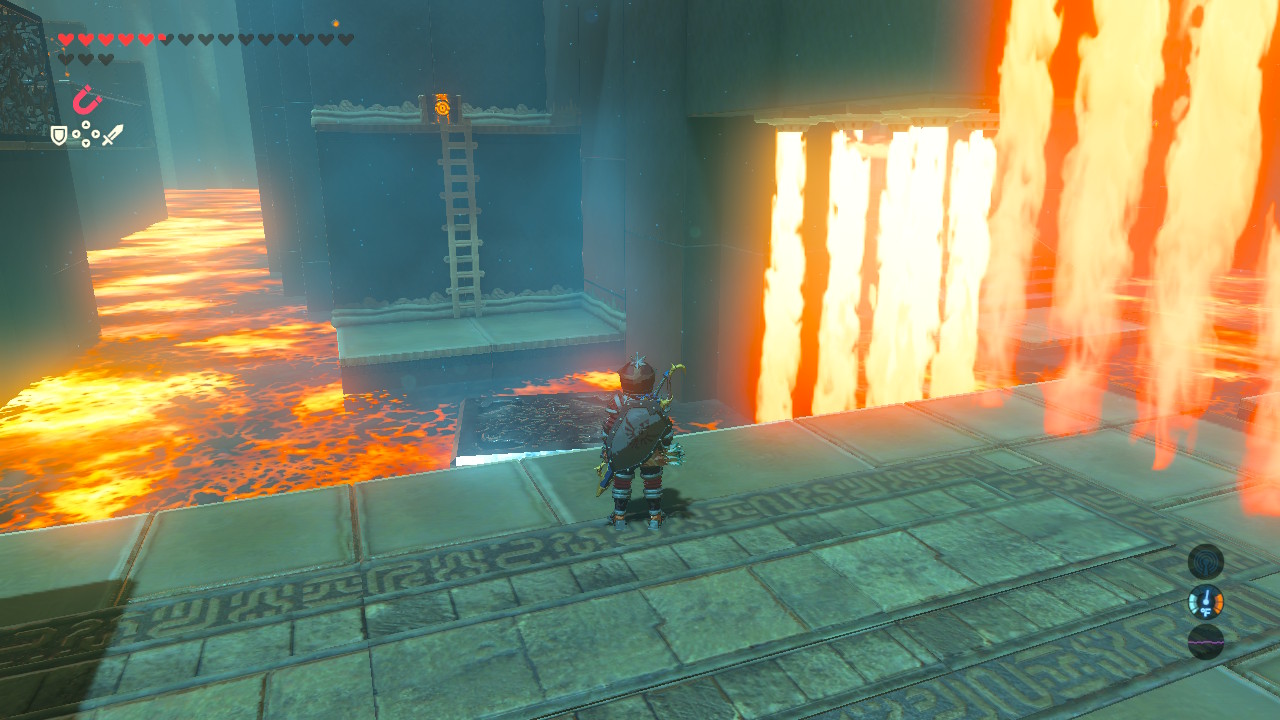This screenshot has width=1280, height=720.
Task: Click the d-pad control icon
Action: 85,133
